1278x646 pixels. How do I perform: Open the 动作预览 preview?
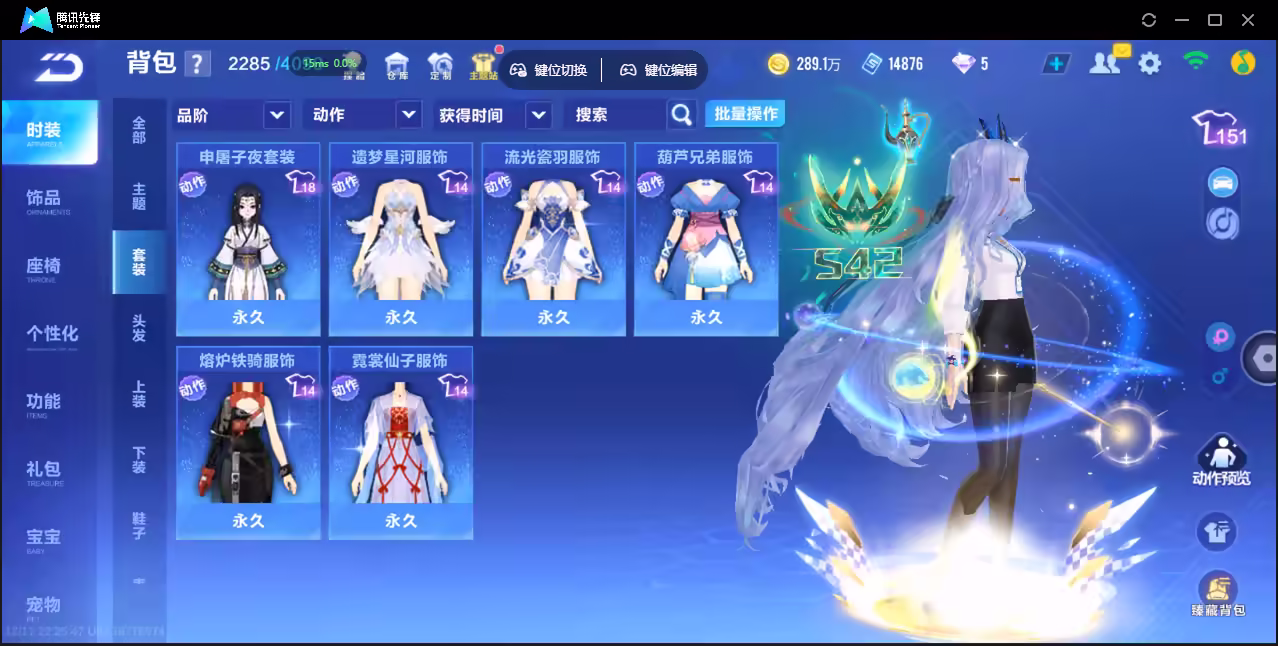coord(1220,461)
